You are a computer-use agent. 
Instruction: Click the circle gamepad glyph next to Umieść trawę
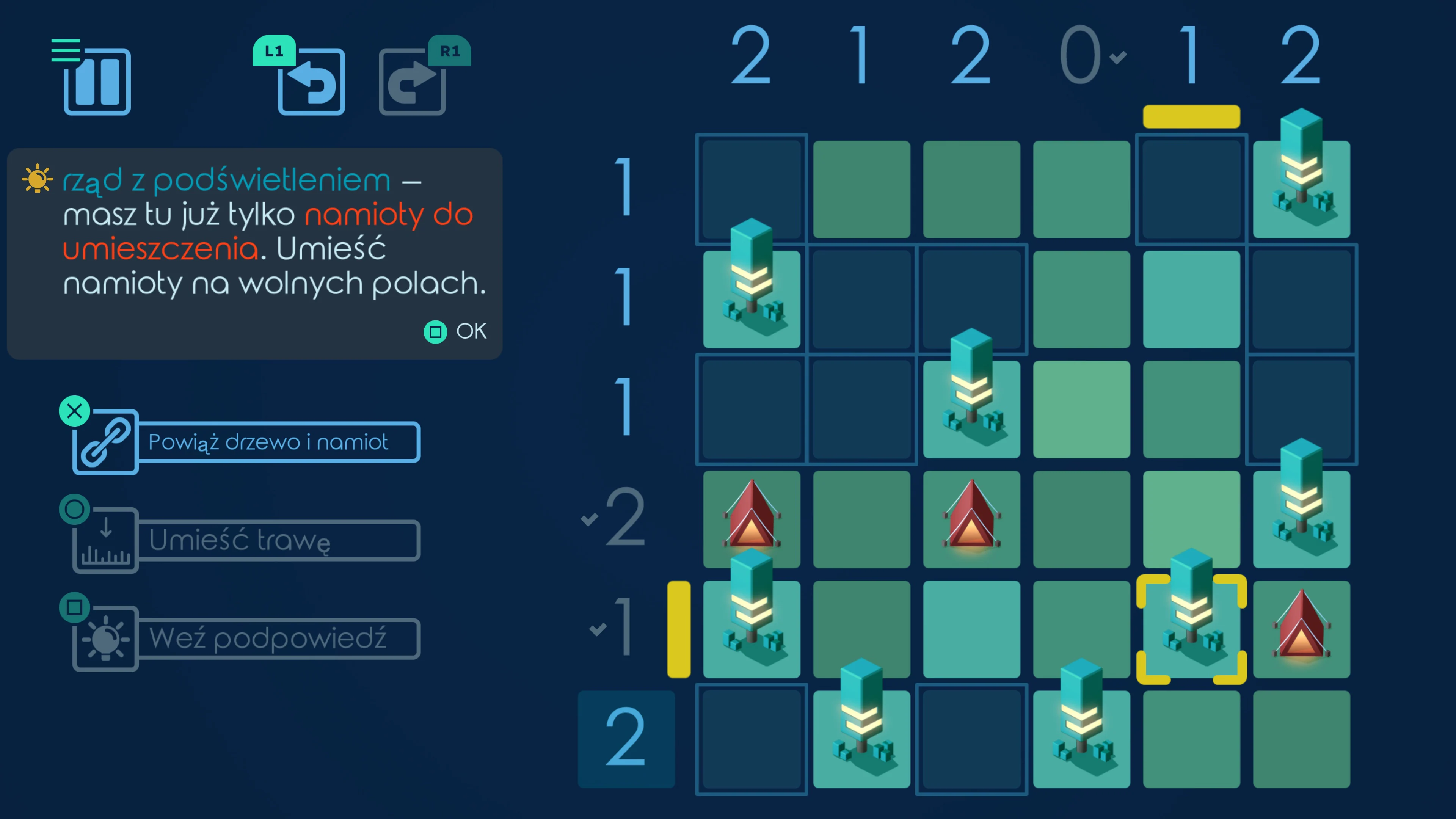[74, 509]
